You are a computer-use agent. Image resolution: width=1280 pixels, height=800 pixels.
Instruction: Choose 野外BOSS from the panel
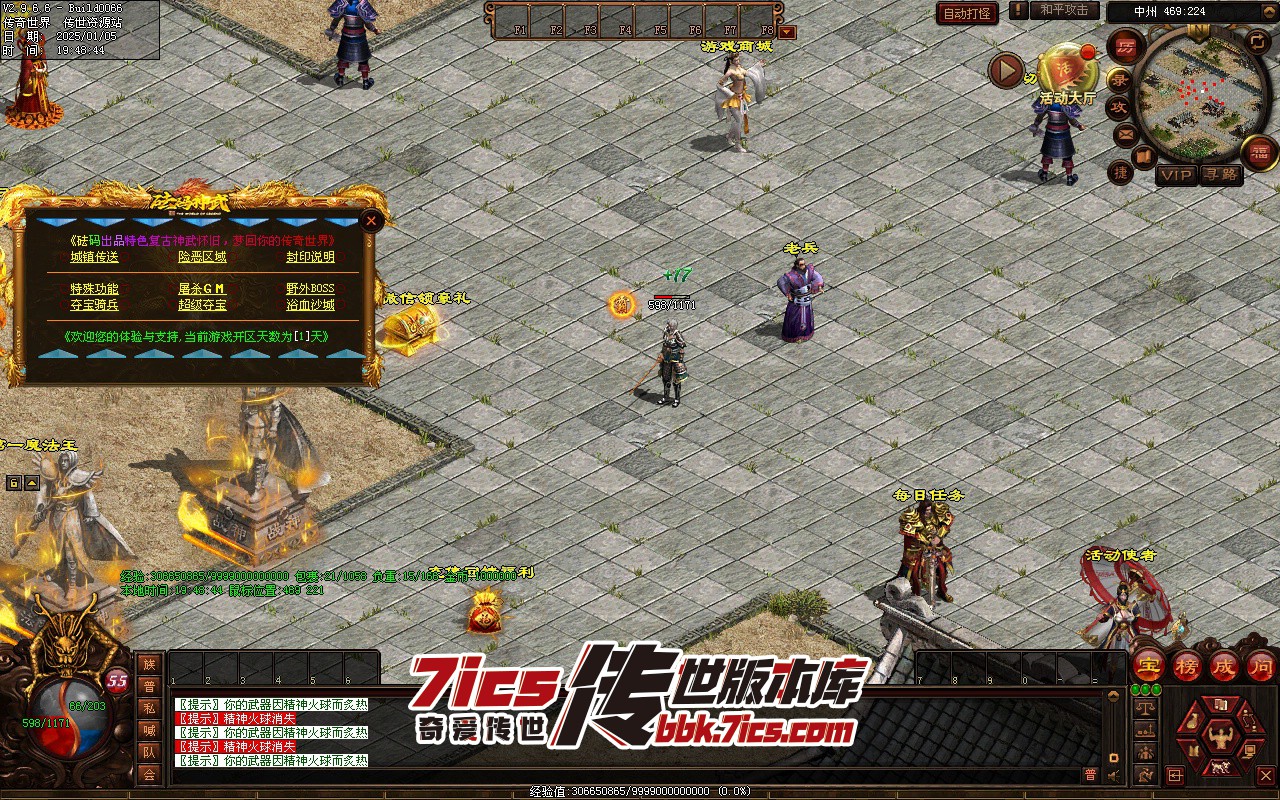click(310, 289)
